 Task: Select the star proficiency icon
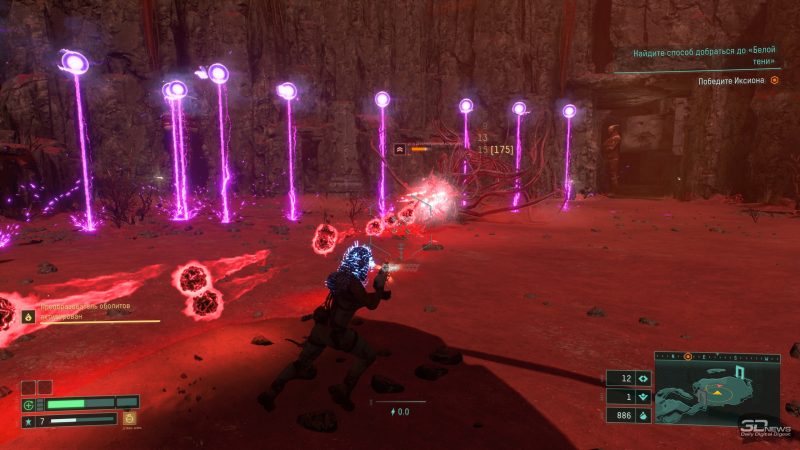[30, 420]
